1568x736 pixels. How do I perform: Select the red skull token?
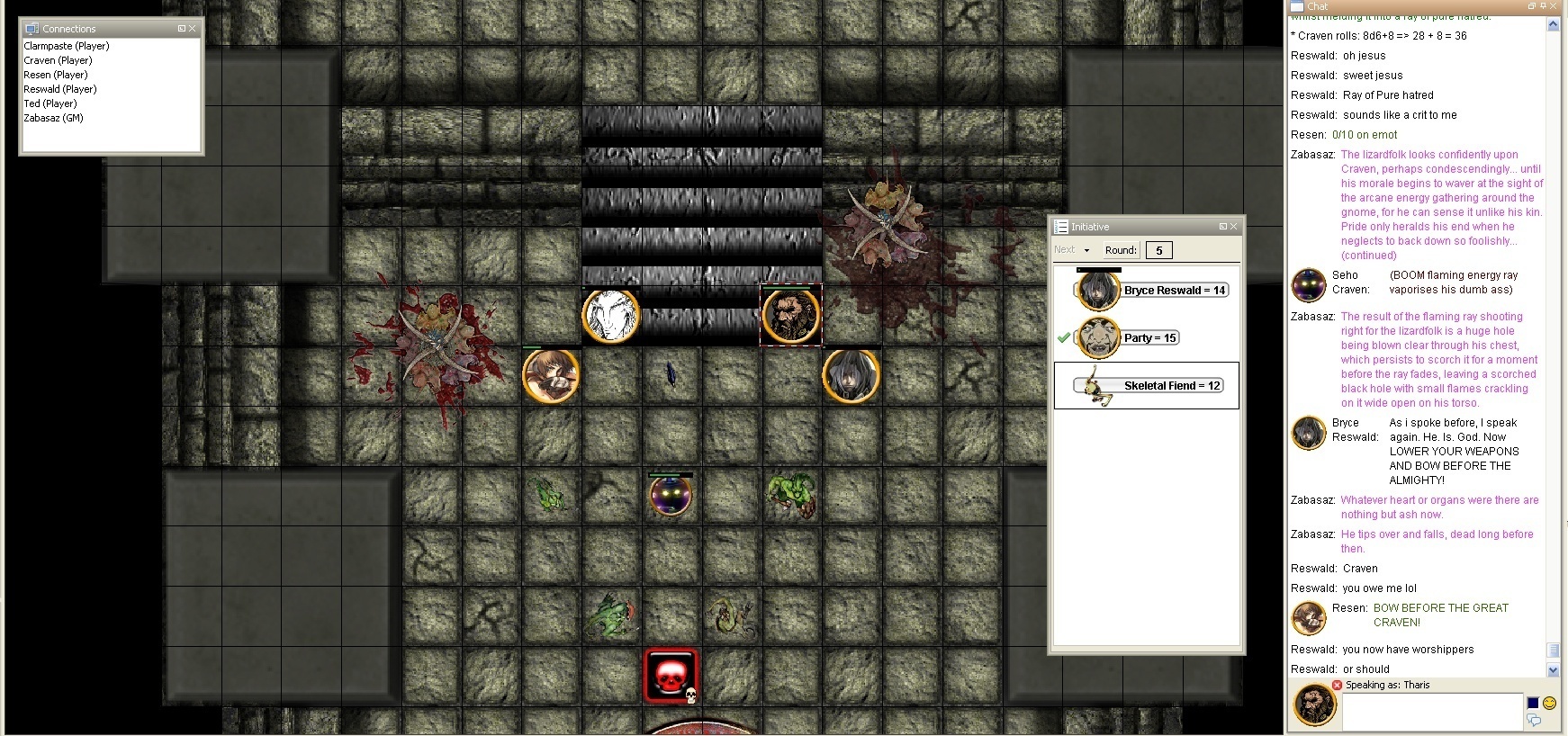671,675
